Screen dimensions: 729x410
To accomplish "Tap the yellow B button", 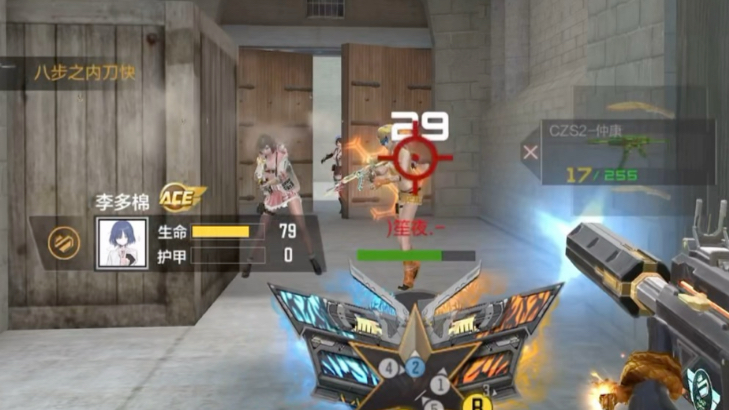I will [477, 402].
